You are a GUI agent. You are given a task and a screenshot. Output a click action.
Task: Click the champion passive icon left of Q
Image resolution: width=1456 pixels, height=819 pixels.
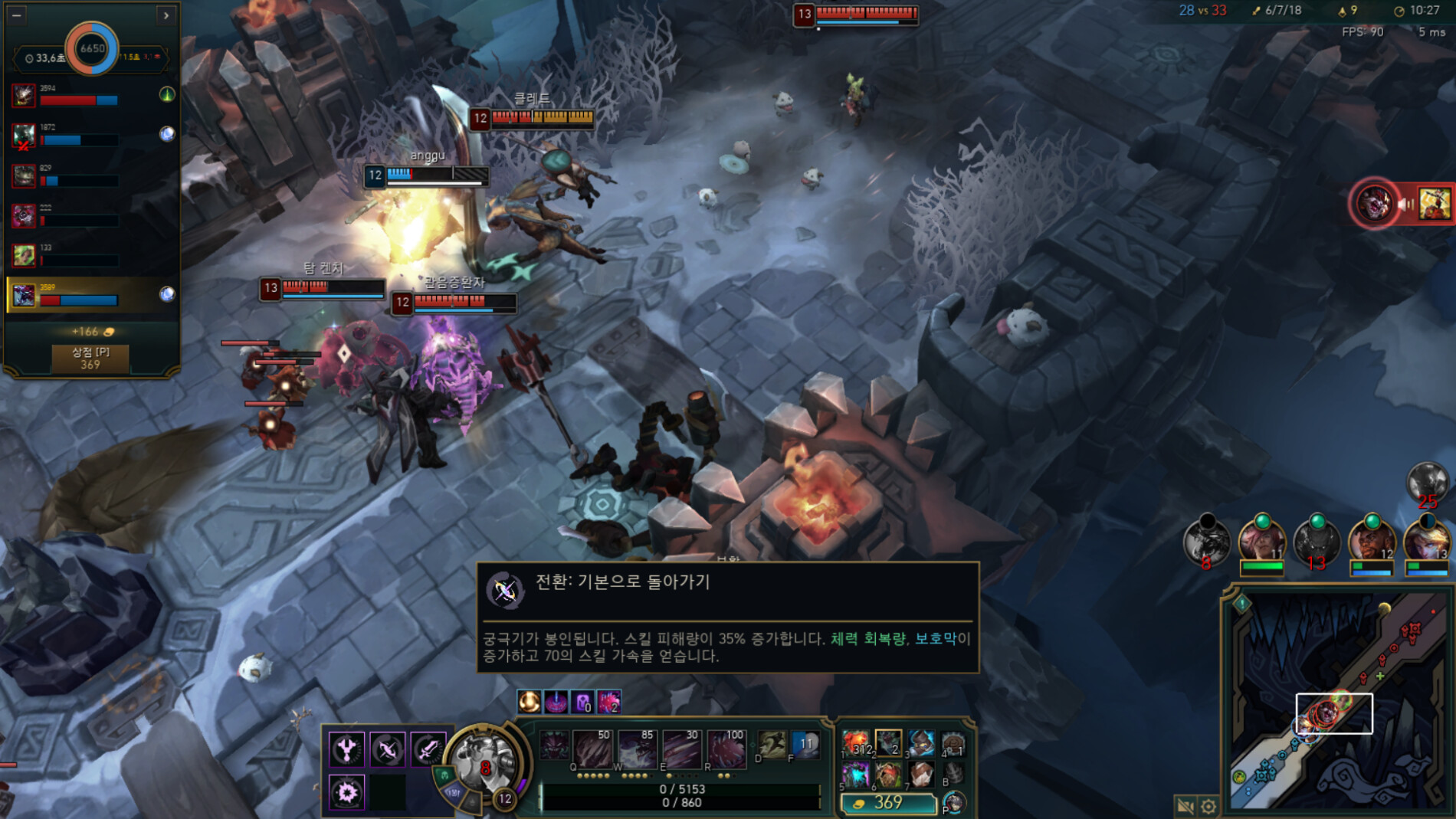554,745
